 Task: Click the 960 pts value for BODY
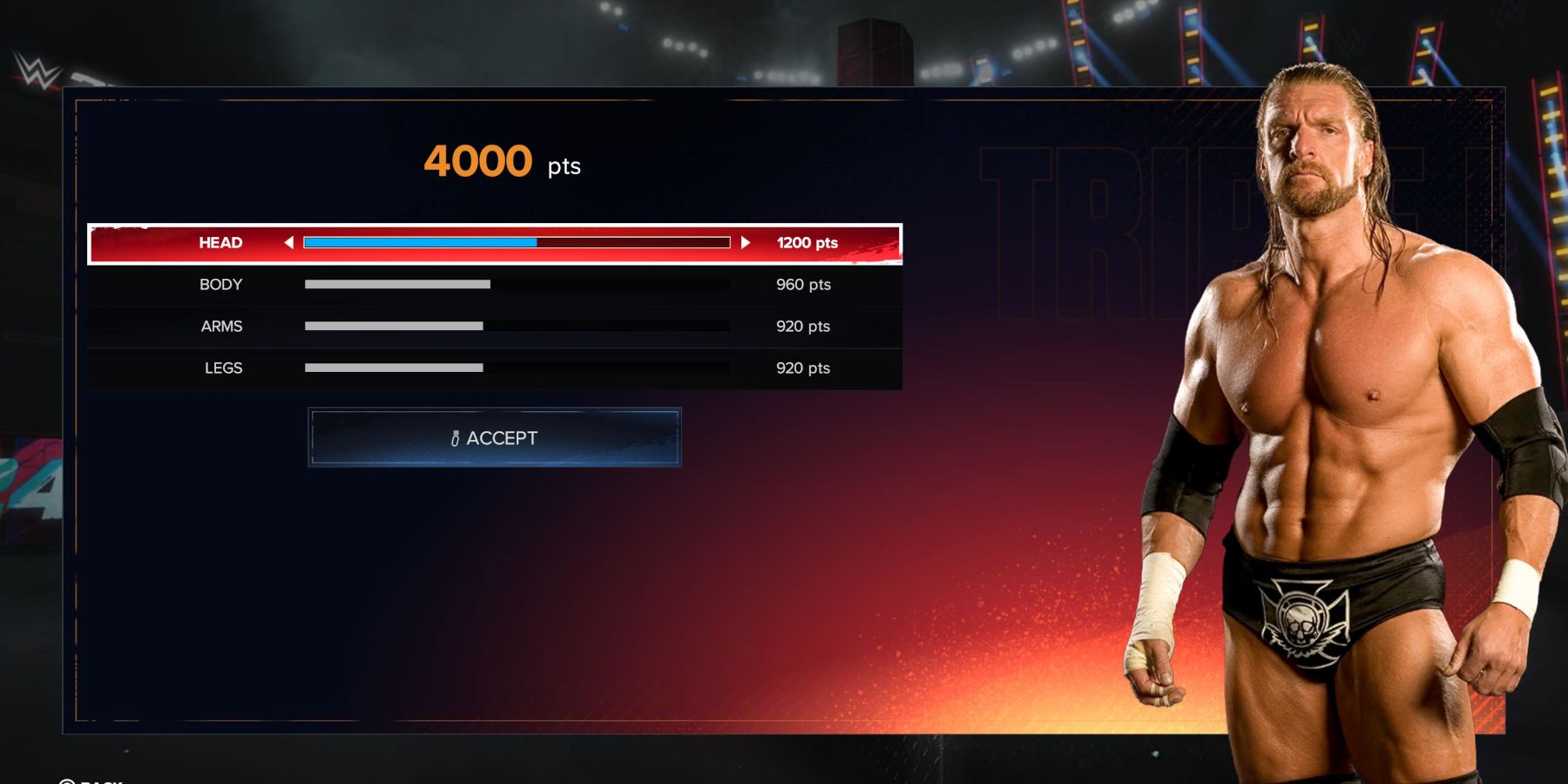click(802, 285)
